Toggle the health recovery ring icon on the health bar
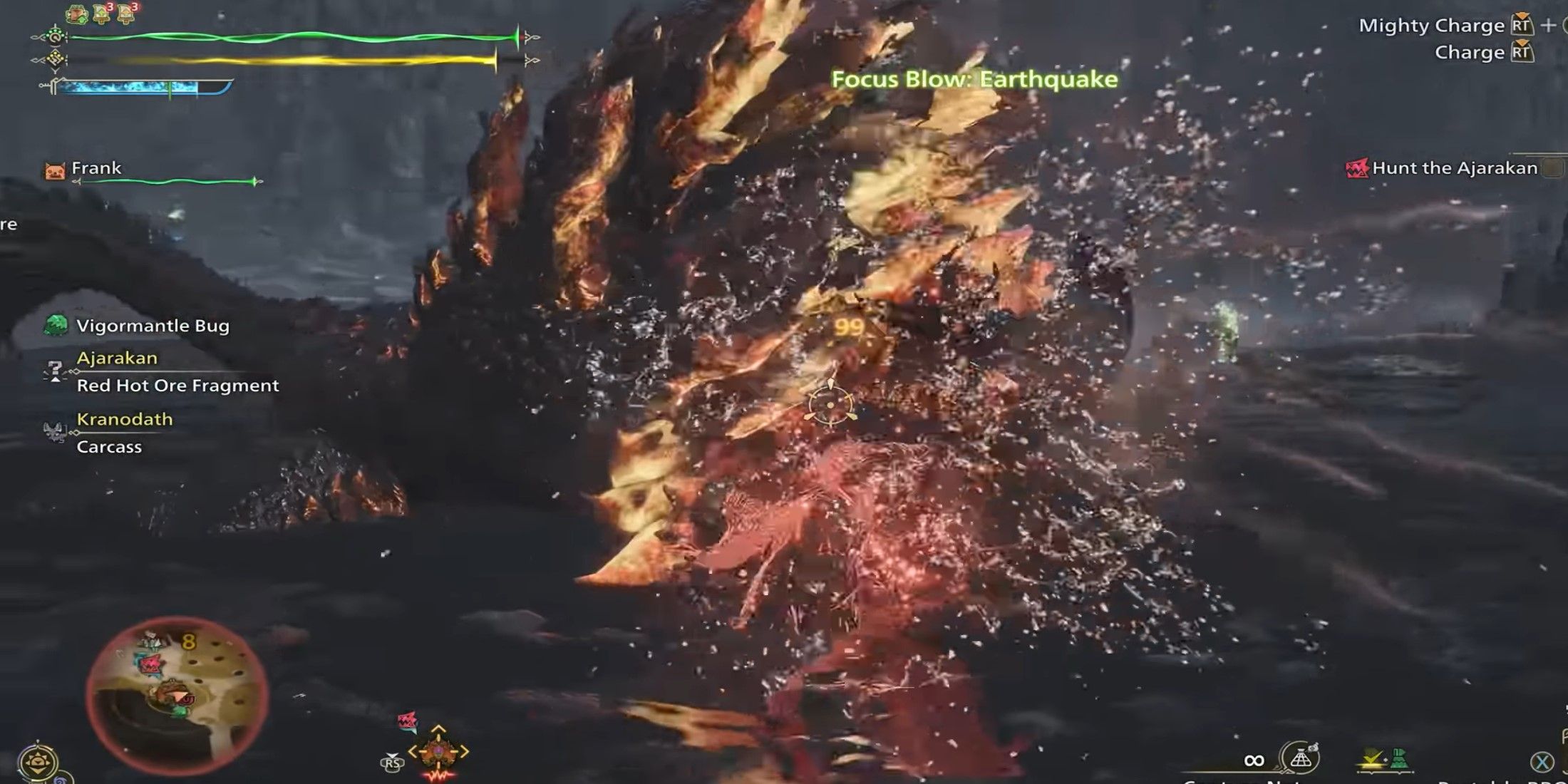The image size is (1568, 784). 56,37
